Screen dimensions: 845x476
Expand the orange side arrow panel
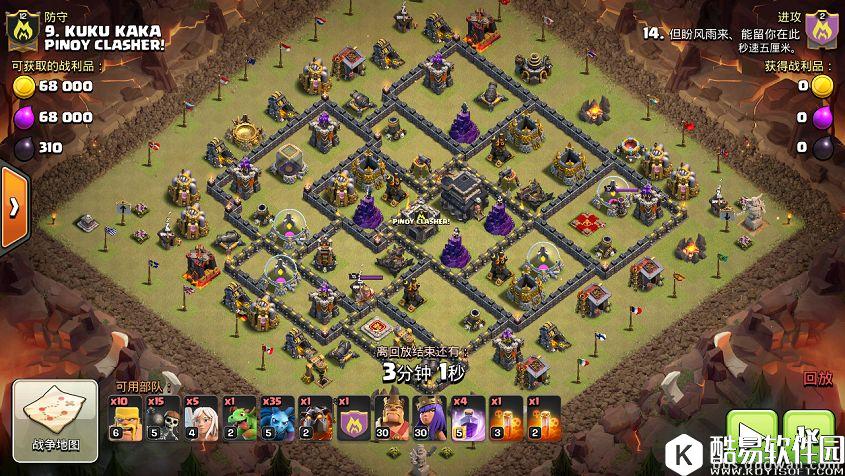tap(14, 207)
